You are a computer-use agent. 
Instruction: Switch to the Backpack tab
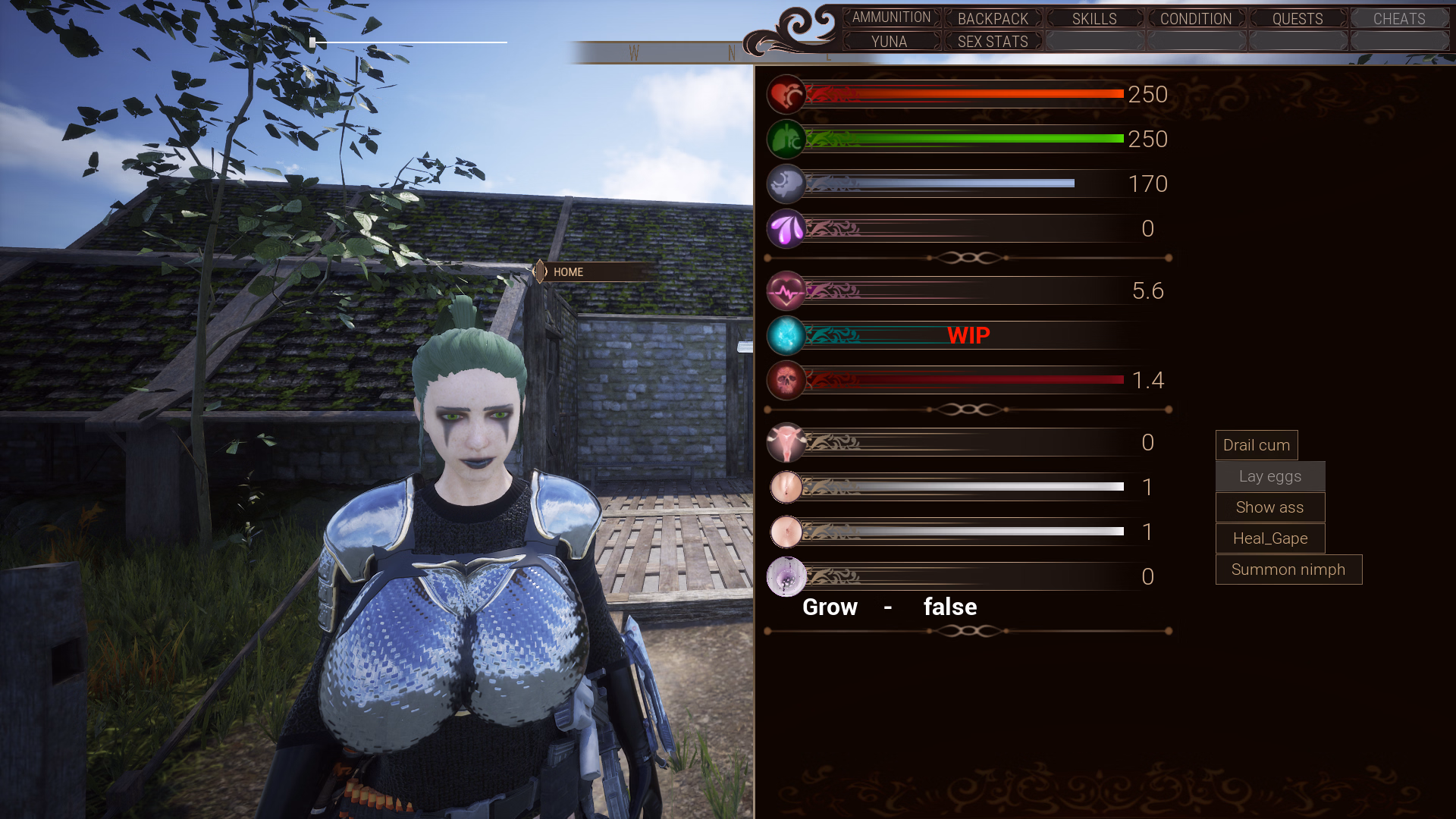993,18
